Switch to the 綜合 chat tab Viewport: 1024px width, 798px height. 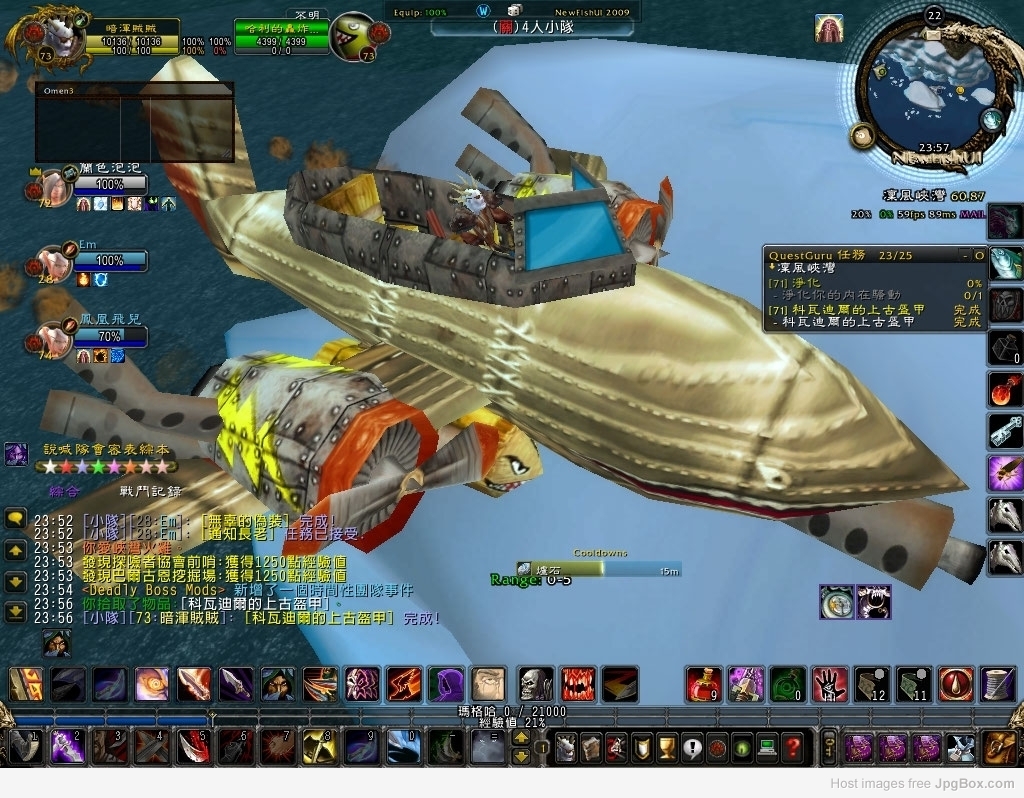pos(64,491)
